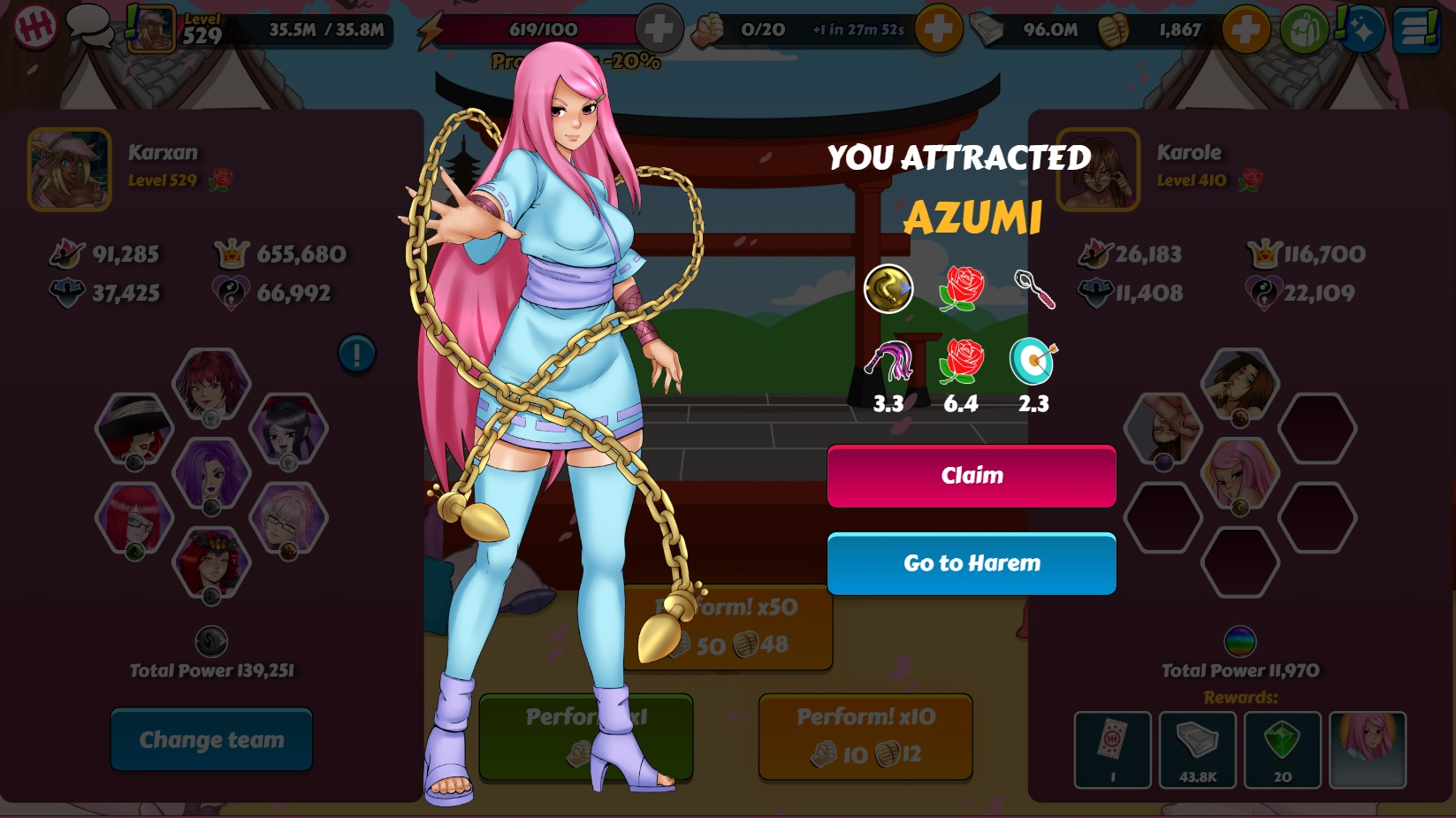Show the blue exclamation info tooltip
Screen dimensions: 1456x818
coord(357,355)
